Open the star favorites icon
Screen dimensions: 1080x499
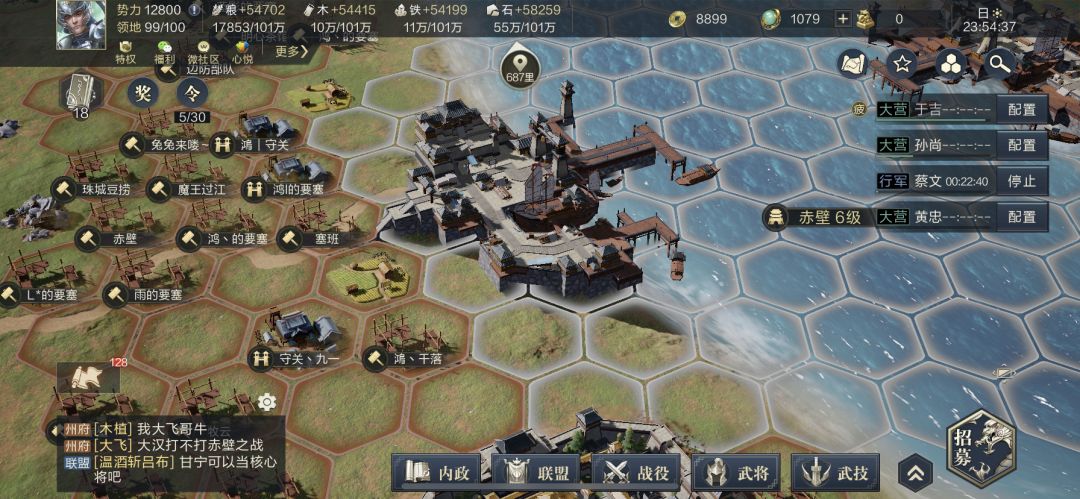pyautogui.click(x=902, y=65)
